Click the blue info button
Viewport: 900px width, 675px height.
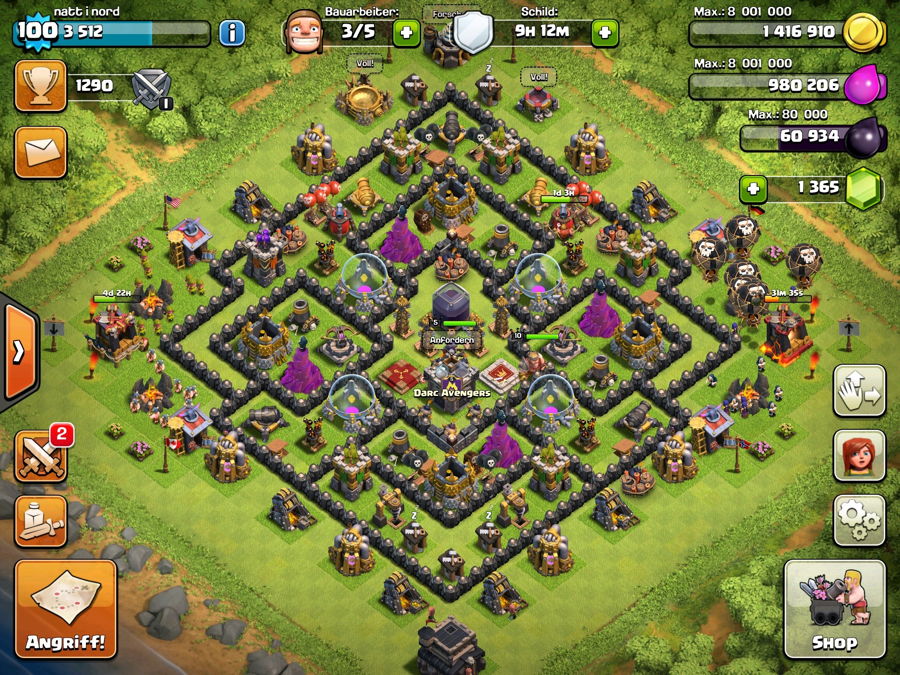coord(232,33)
